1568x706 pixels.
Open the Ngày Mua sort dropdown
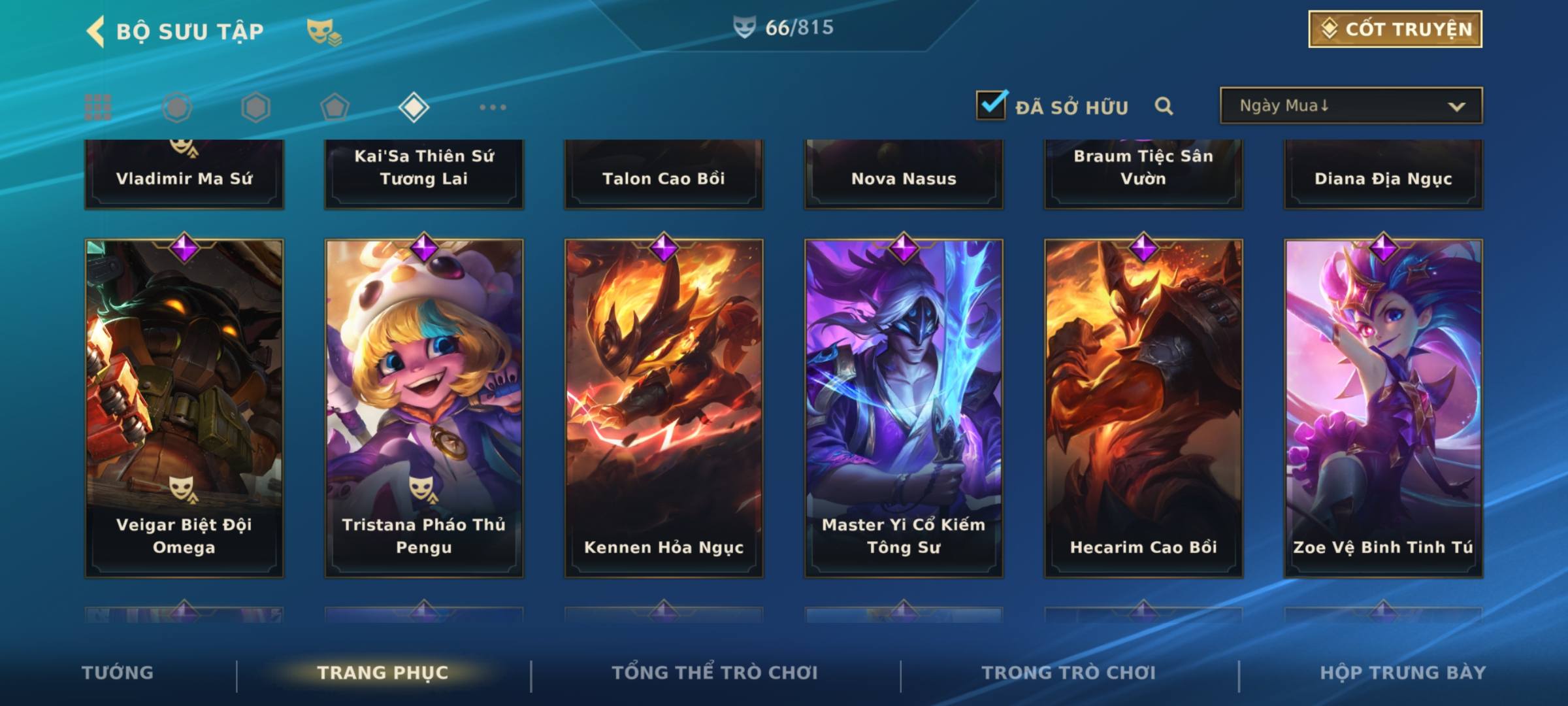(1350, 106)
